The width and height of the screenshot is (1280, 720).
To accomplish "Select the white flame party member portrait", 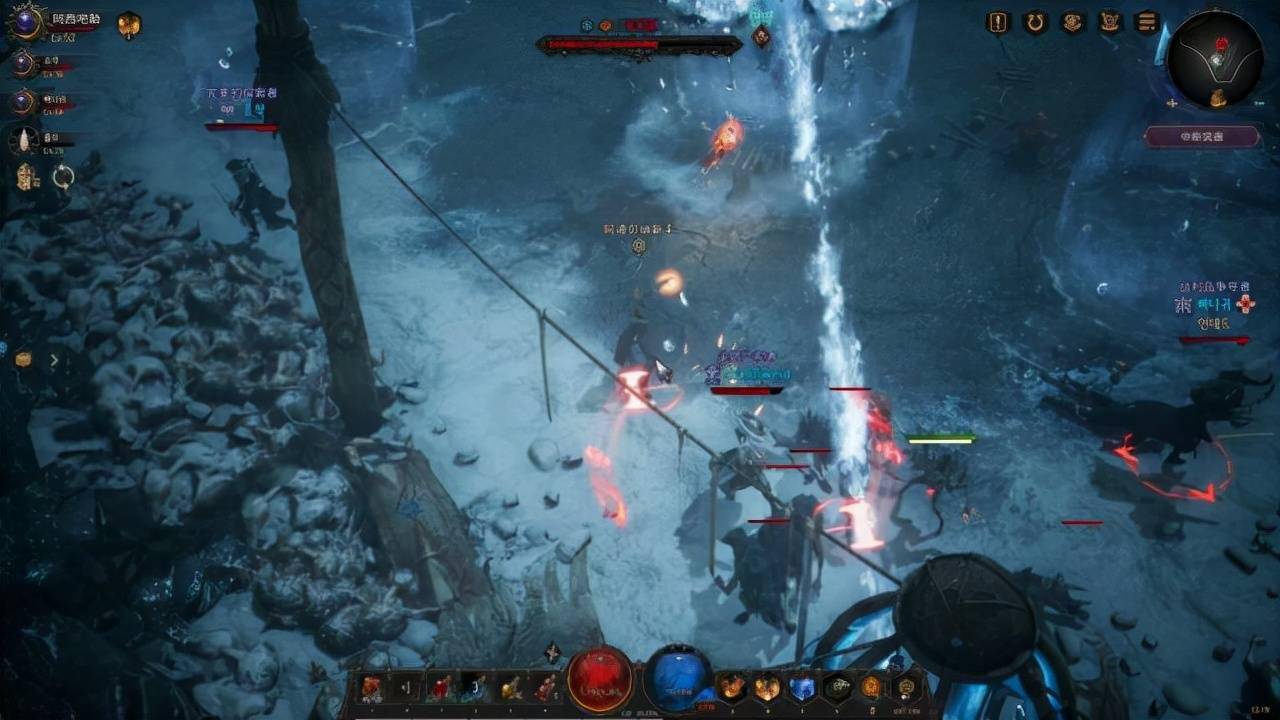I will (23, 141).
